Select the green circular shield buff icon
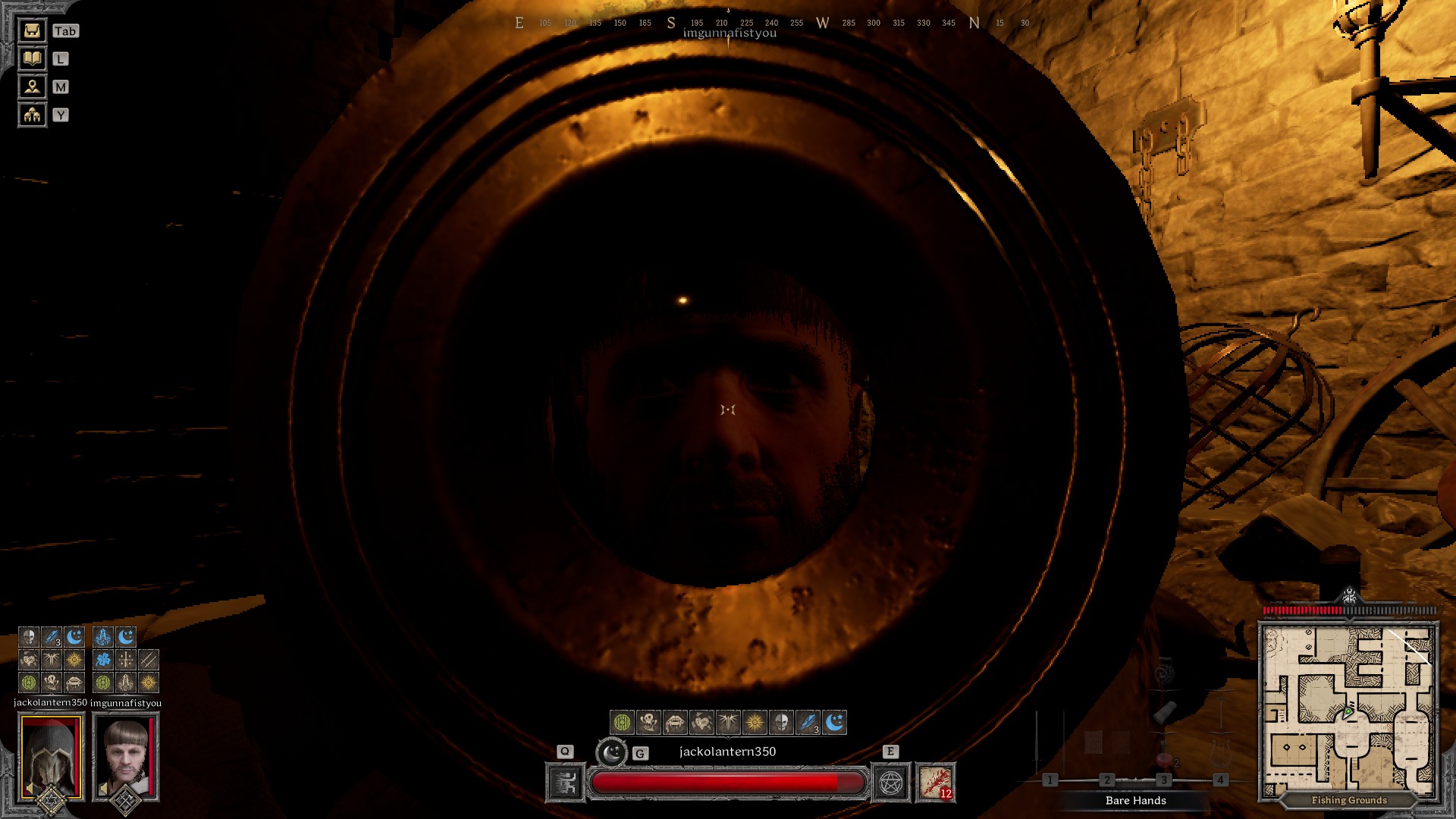1456x819 pixels. click(622, 722)
